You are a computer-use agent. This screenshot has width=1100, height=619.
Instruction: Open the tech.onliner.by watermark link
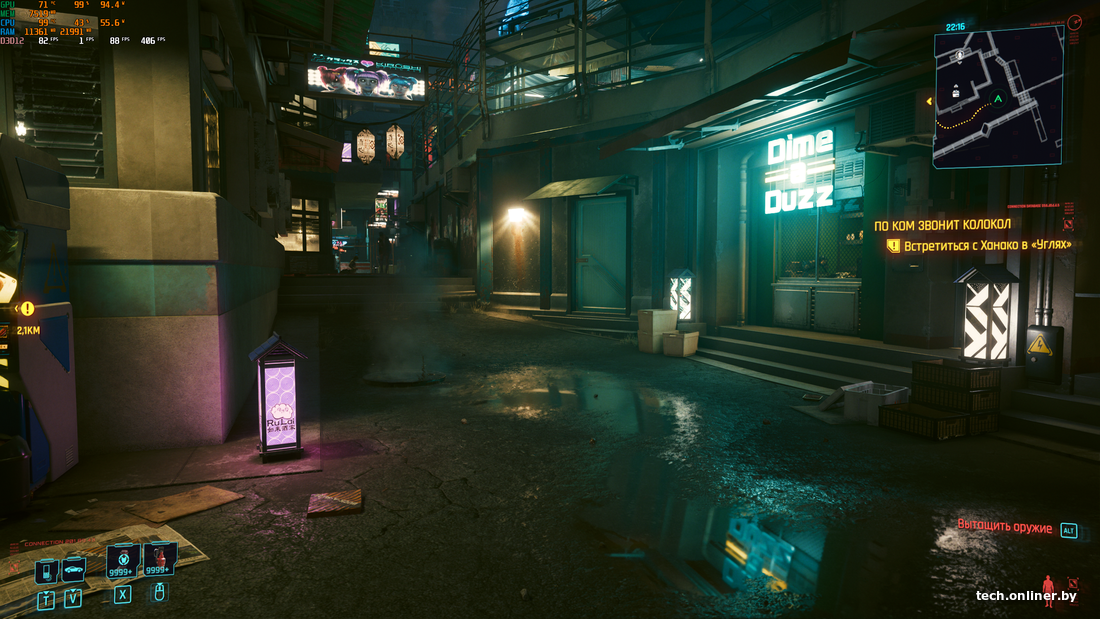(x=1026, y=596)
